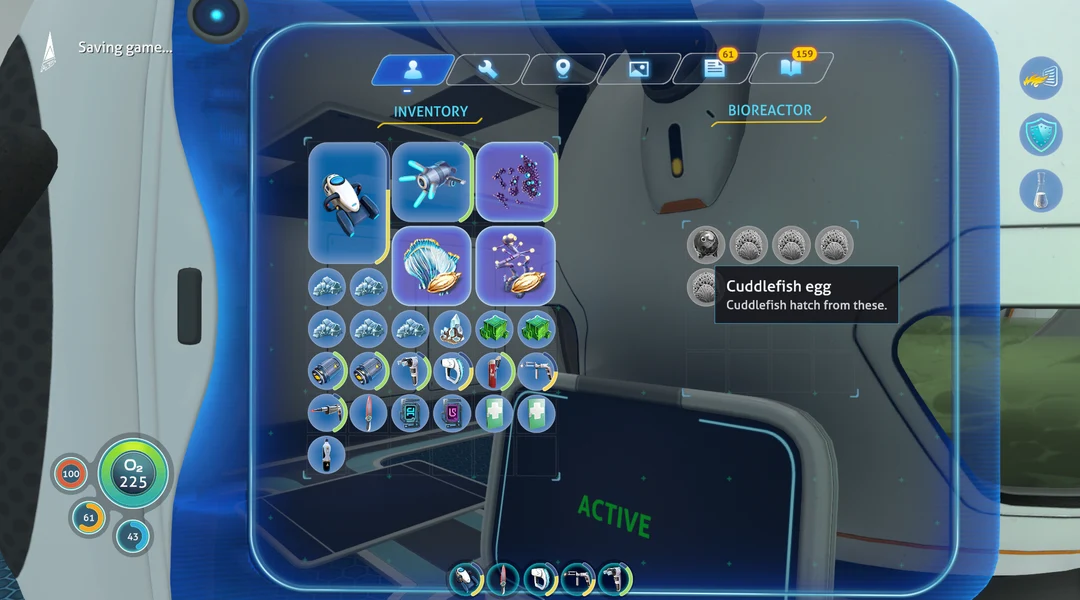Open the photo gallery tab

click(x=638, y=69)
